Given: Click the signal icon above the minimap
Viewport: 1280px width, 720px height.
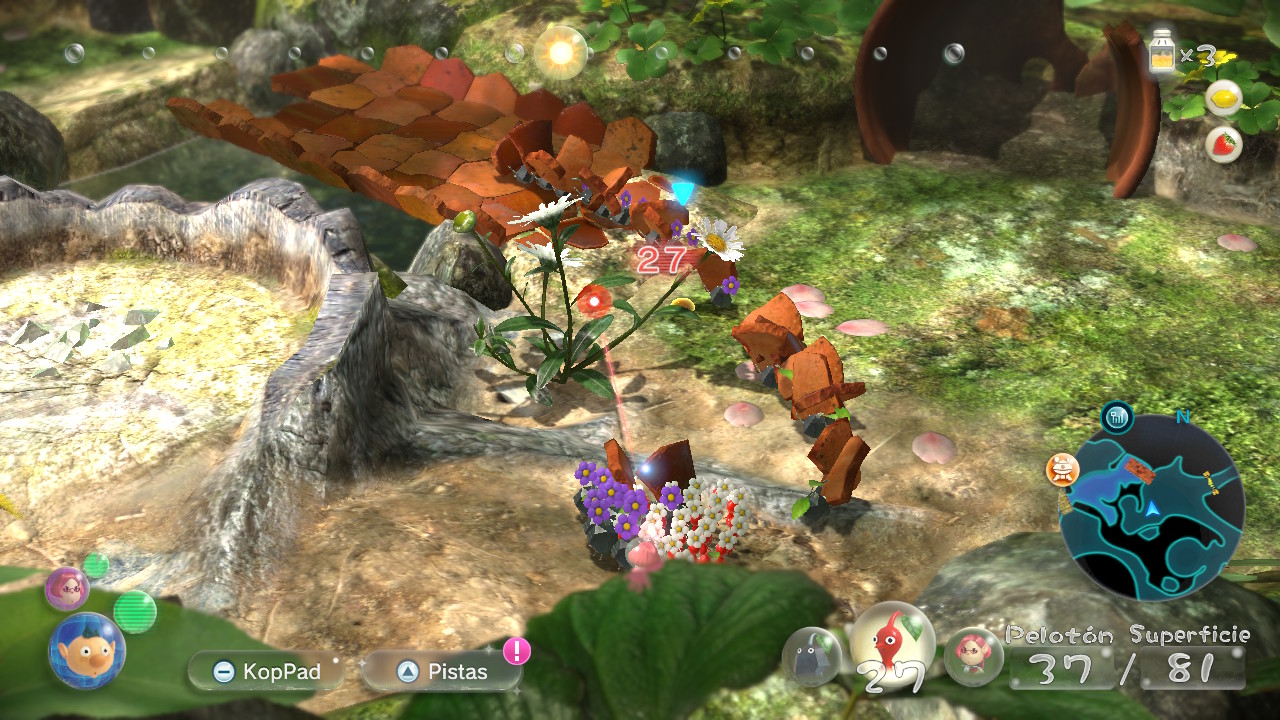Looking at the screenshot, I should pyautogui.click(x=1117, y=417).
